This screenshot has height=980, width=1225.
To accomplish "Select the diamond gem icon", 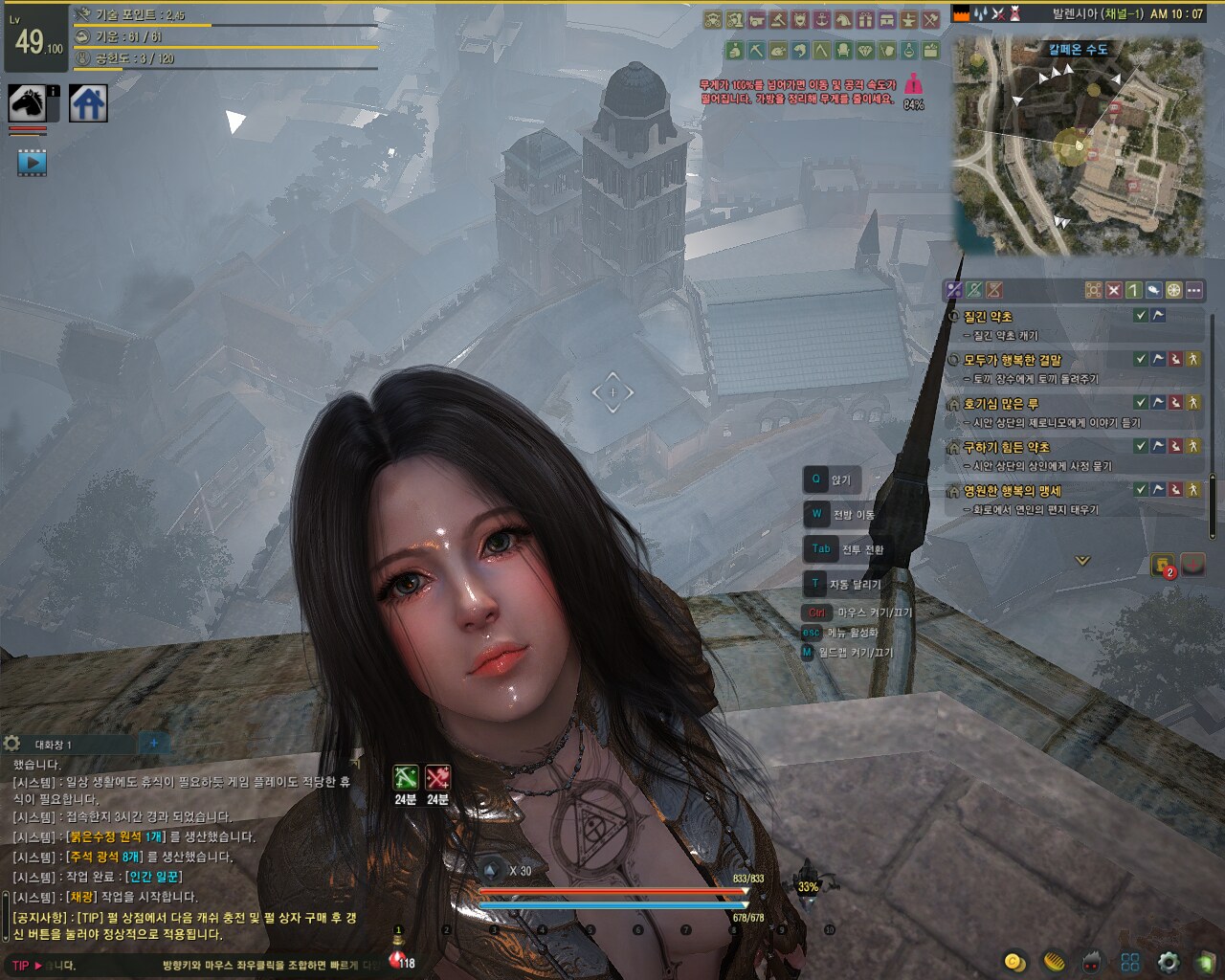I will point(865,50).
